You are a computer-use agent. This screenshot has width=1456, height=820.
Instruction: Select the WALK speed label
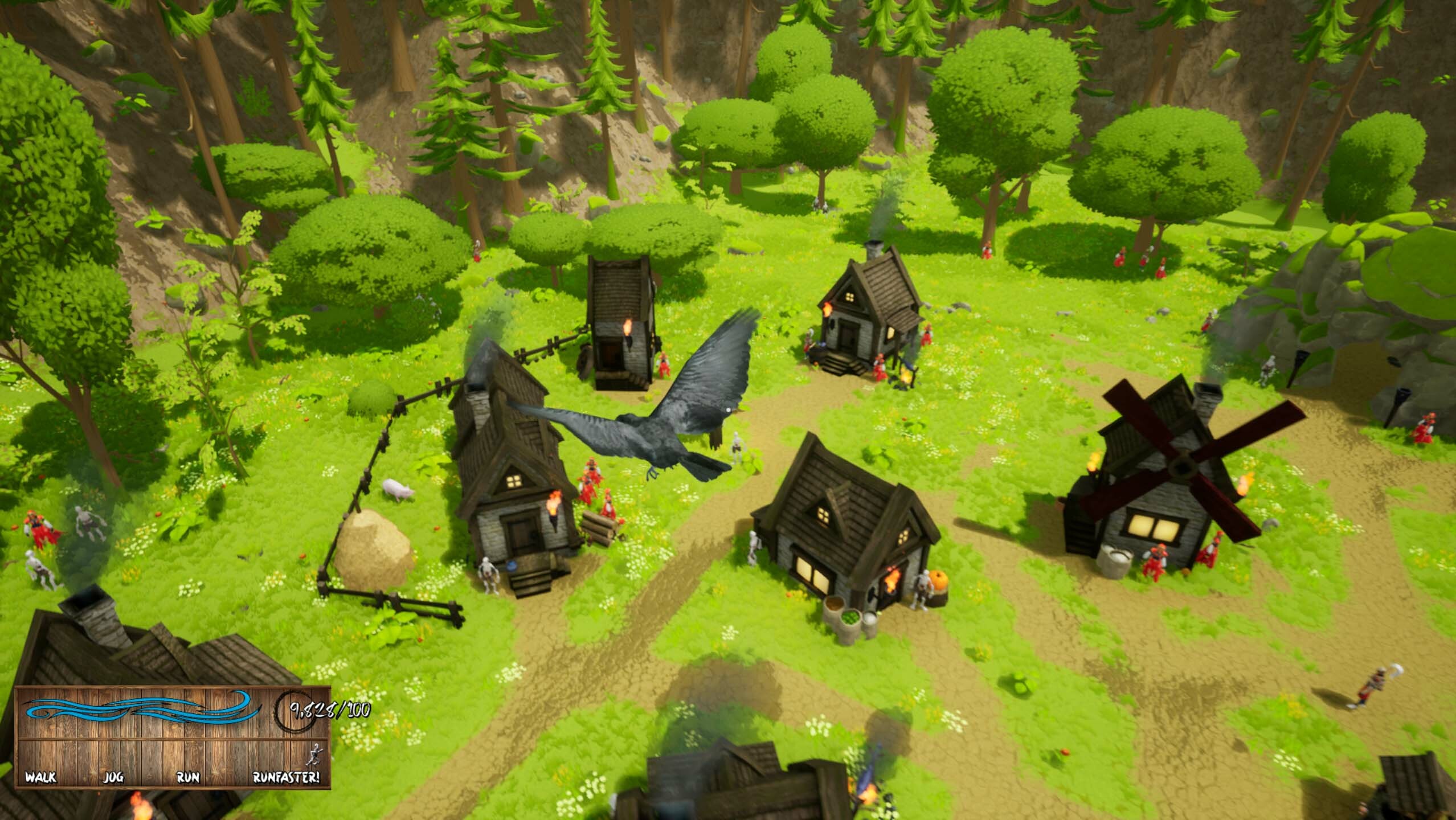point(41,777)
